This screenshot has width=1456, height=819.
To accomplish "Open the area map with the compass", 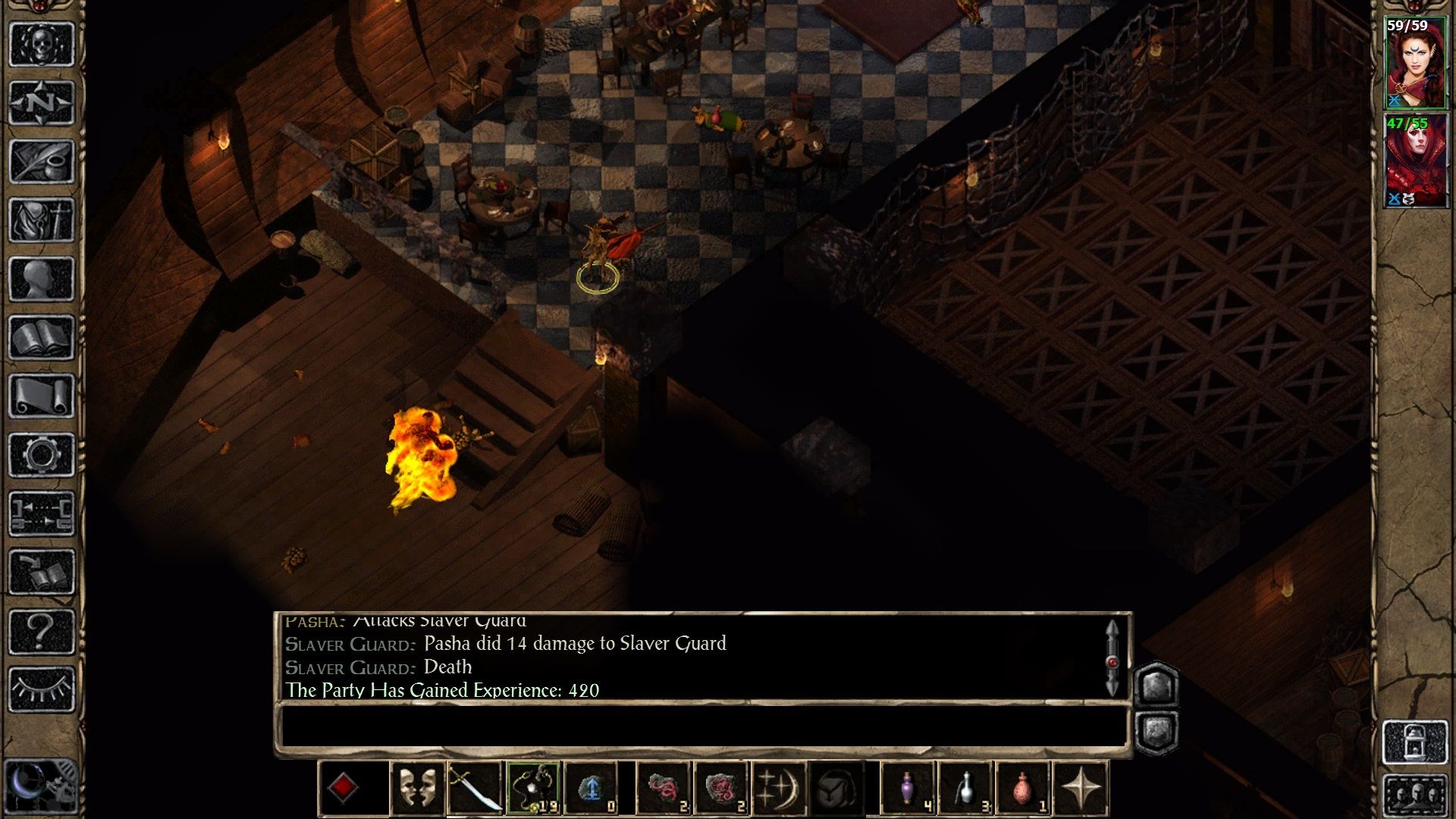I will click(41, 103).
